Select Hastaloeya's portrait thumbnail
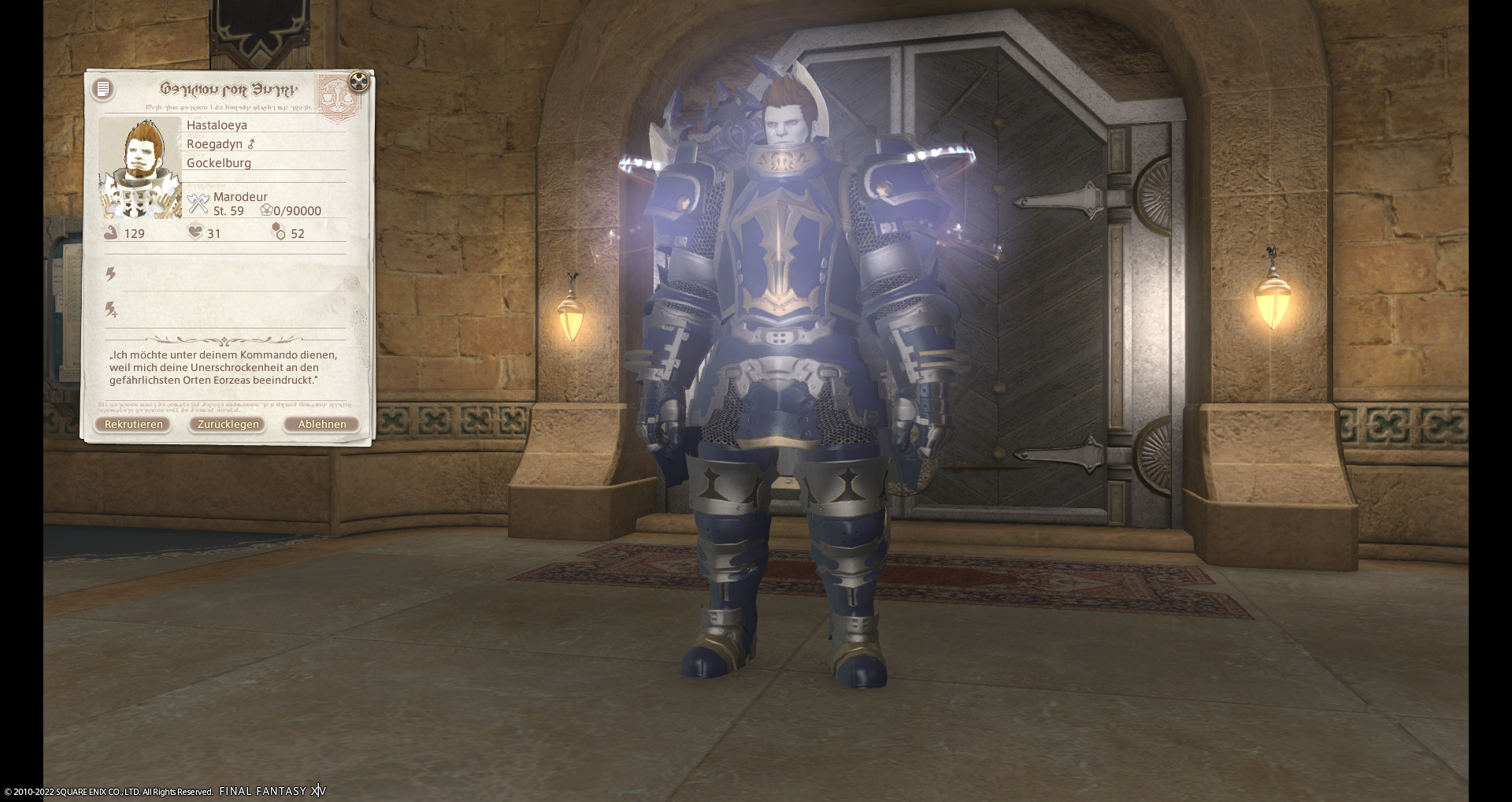1512x802 pixels. click(x=141, y=168)
